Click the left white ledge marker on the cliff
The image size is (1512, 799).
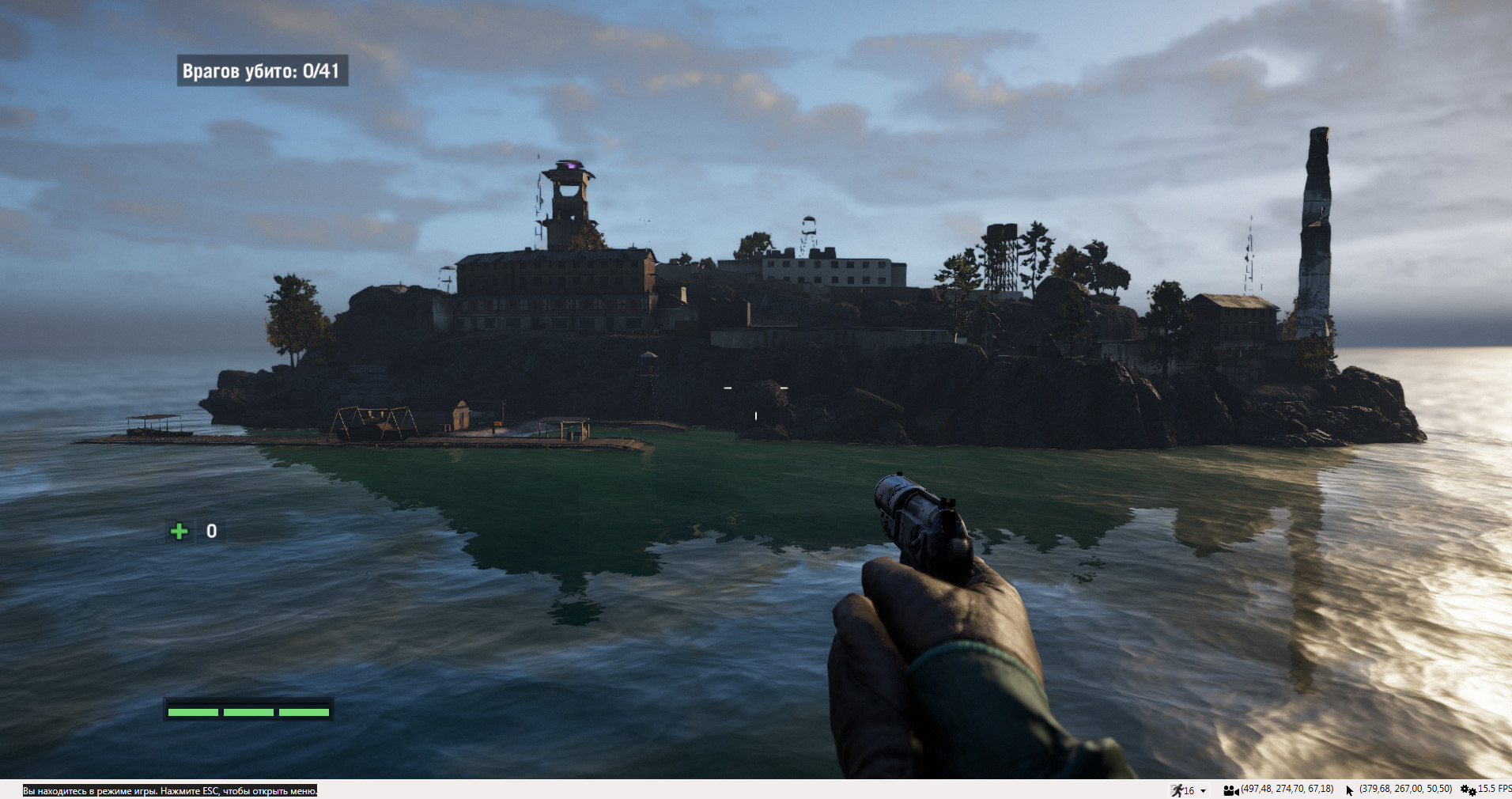coord(728,388)
